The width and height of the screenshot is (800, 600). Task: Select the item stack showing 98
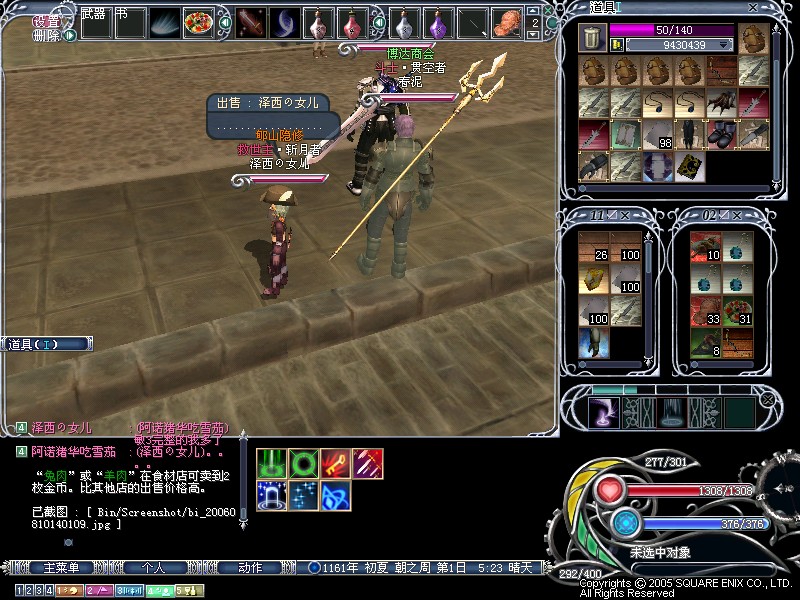point(657,133)
